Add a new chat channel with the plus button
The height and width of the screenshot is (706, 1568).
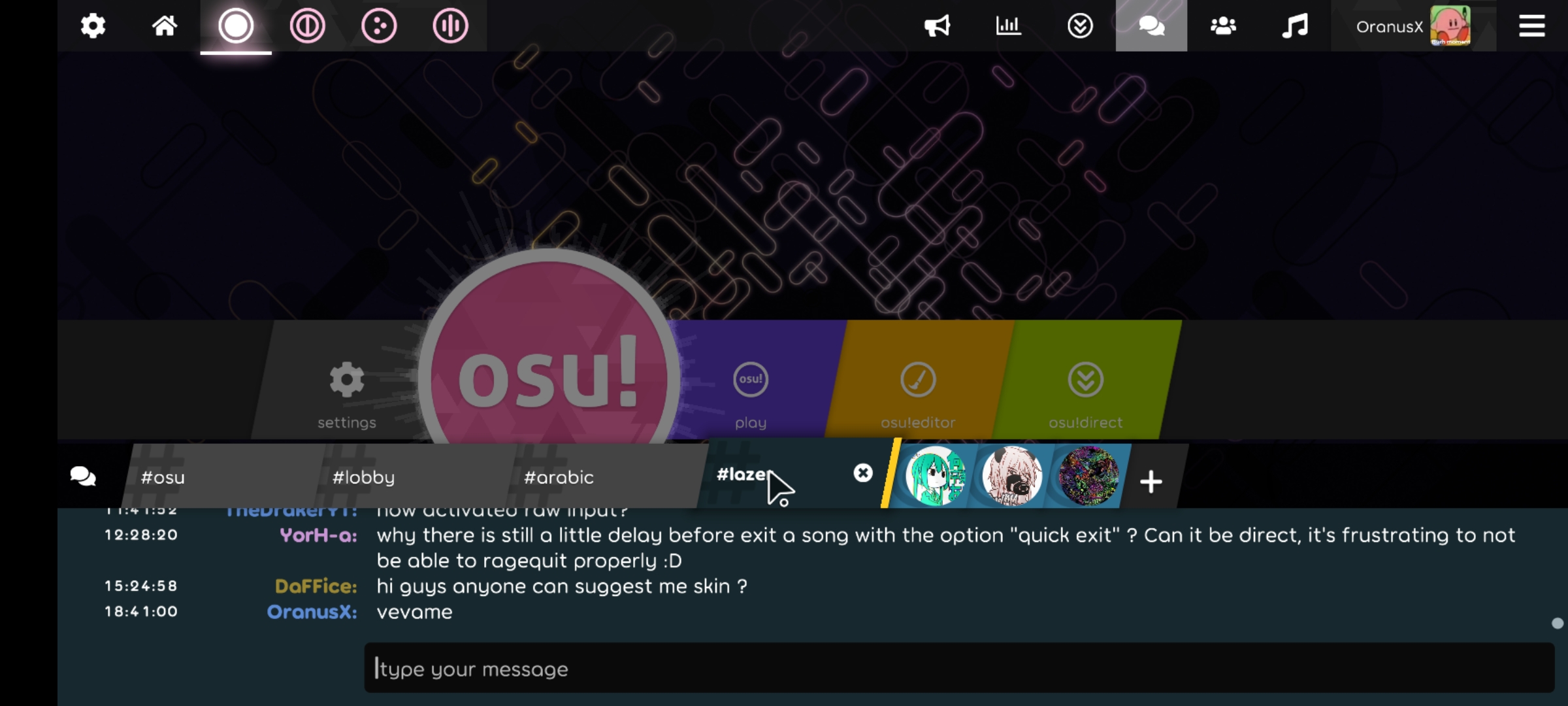coord(1151,482)
